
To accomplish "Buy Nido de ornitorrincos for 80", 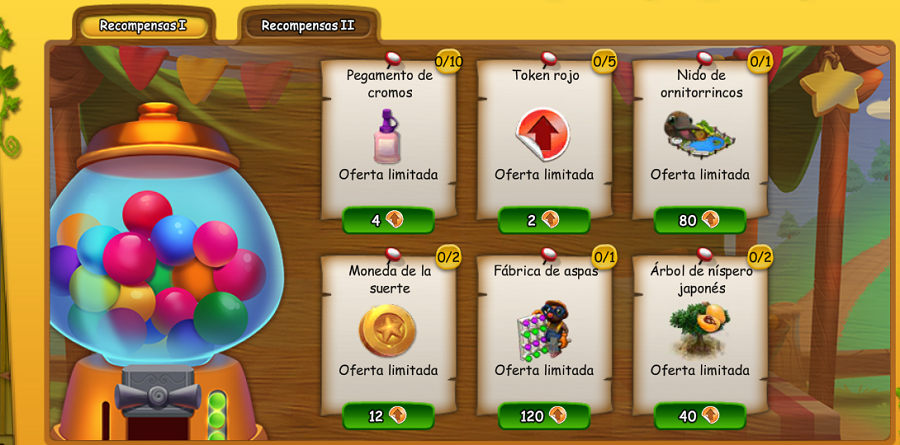I will click(x=700, y=220).
